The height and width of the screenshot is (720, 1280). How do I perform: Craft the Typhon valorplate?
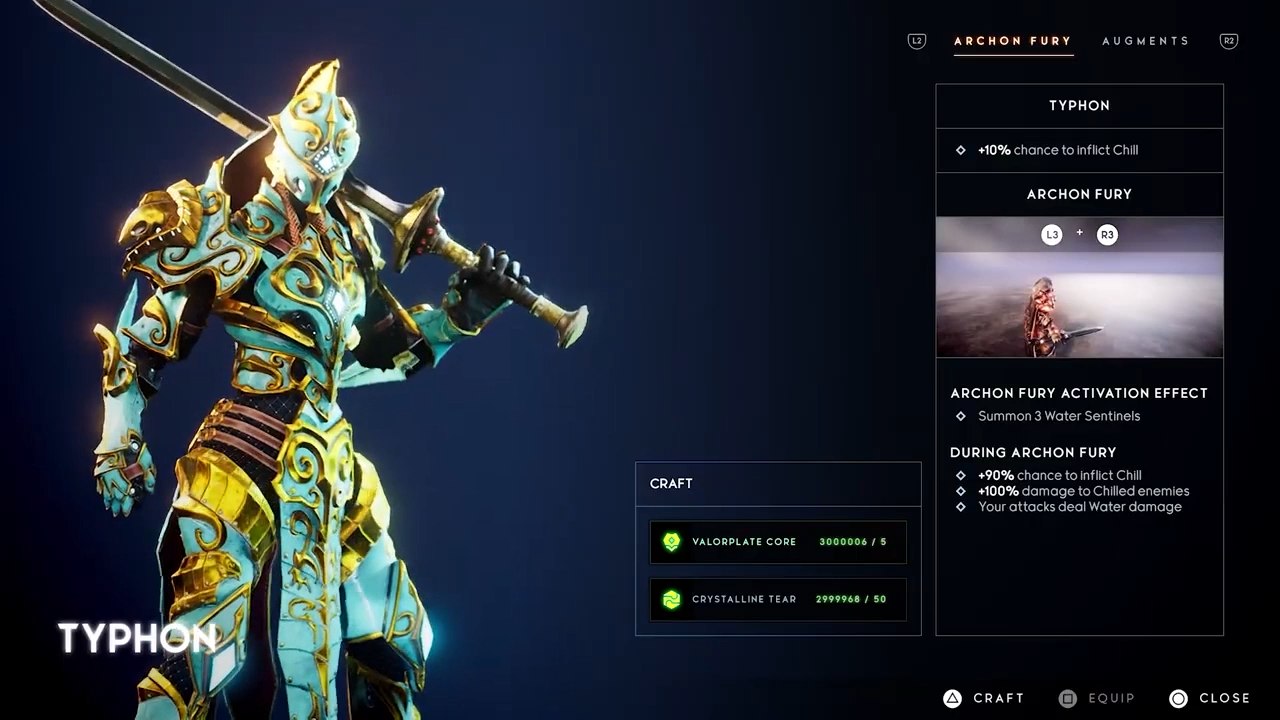985,698
